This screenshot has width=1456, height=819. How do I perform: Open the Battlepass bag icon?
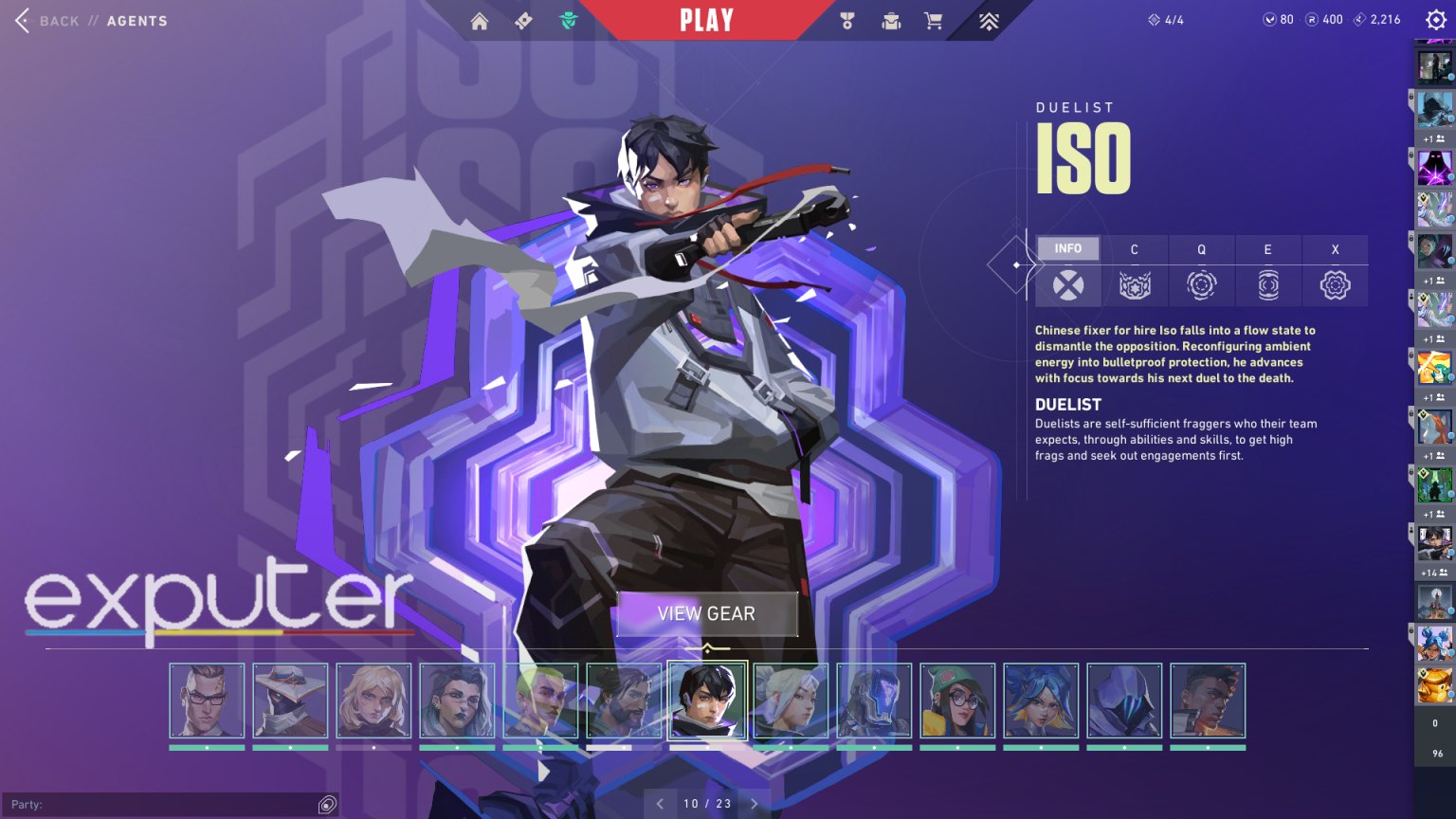click(x=891, y=19)
